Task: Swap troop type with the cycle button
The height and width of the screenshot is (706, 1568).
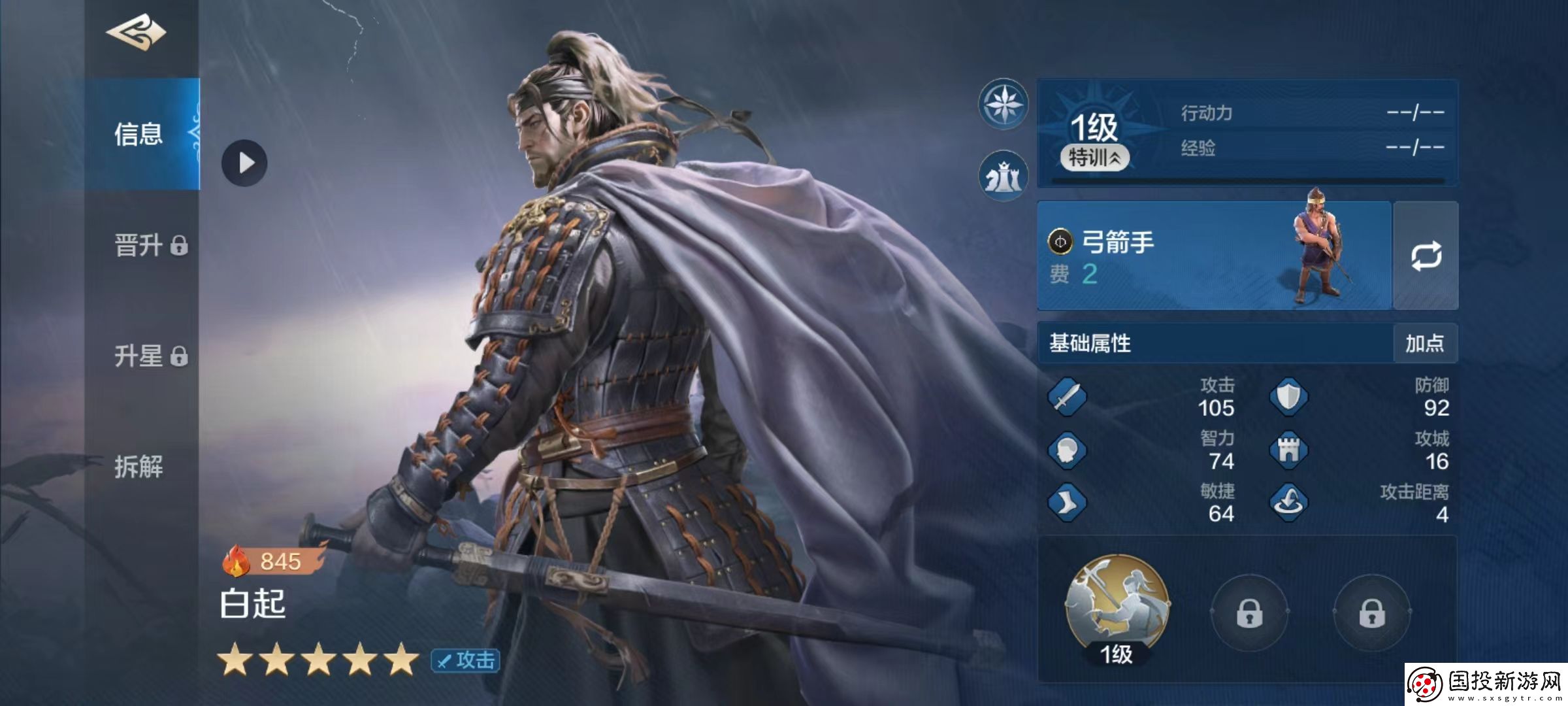Action: pos(1426,256)
